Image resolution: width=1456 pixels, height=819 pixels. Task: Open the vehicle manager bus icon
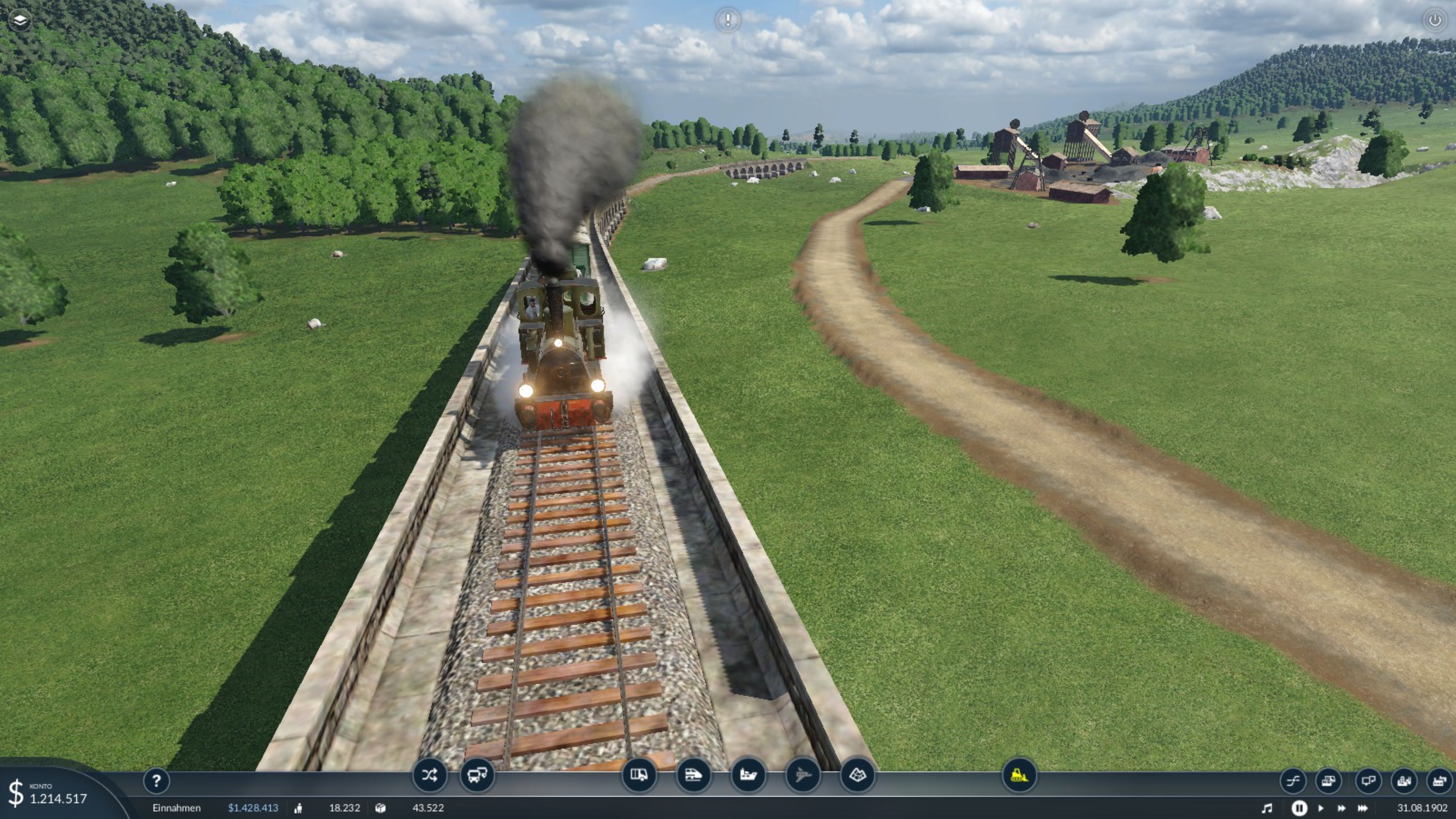coord(477,775)
